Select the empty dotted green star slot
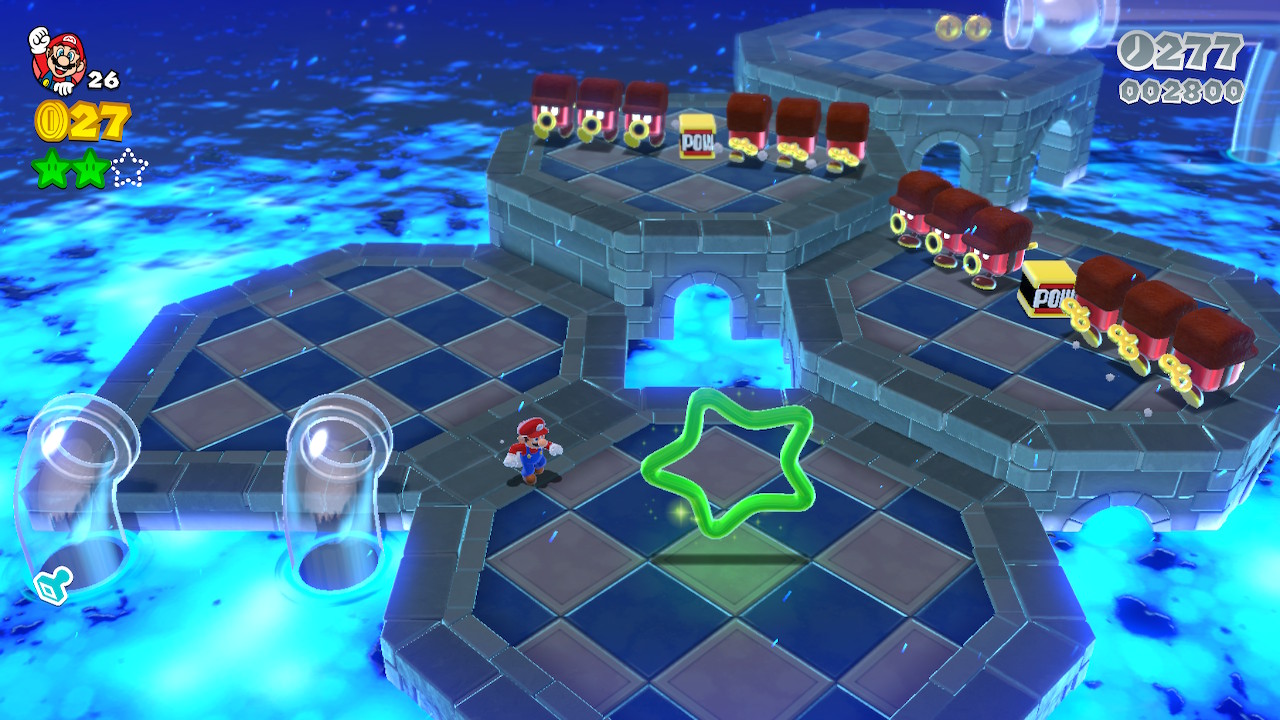Image resolution: width=1280 pixels, height=720 pixels. pos(129,168)
